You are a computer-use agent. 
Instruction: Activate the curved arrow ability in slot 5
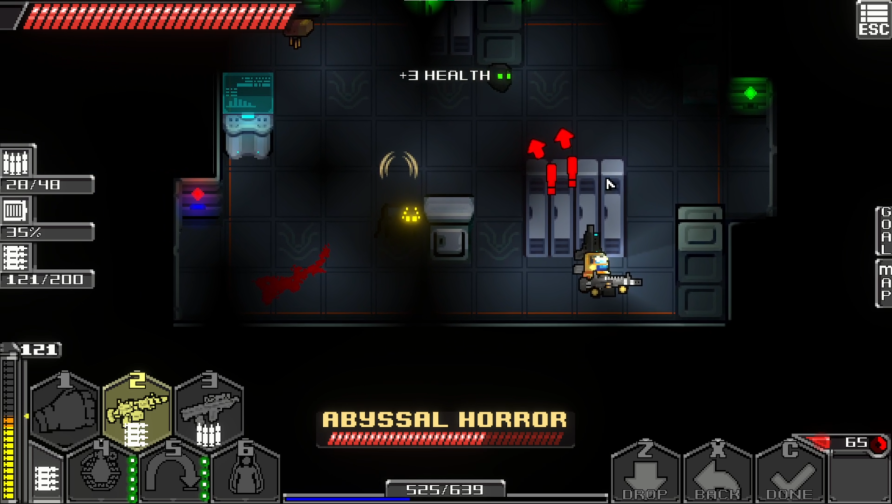point(173,473)
